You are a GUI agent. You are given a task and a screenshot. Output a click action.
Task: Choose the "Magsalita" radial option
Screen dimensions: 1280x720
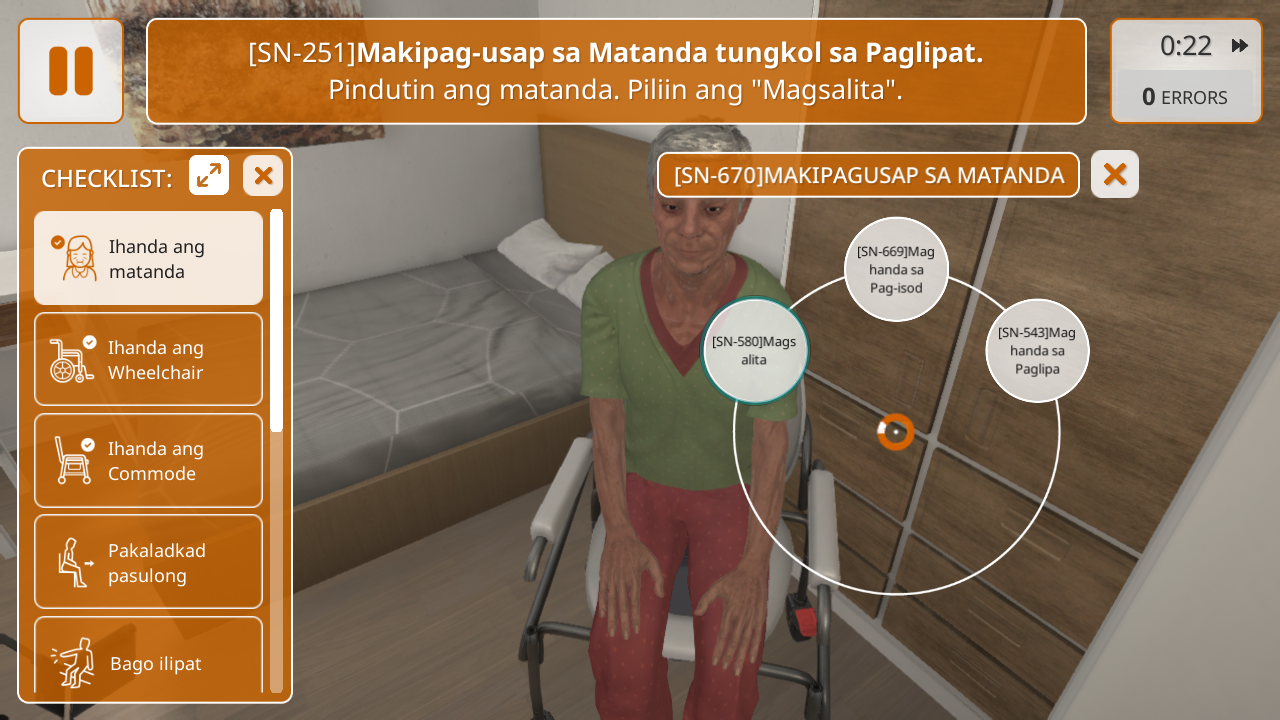755,350
